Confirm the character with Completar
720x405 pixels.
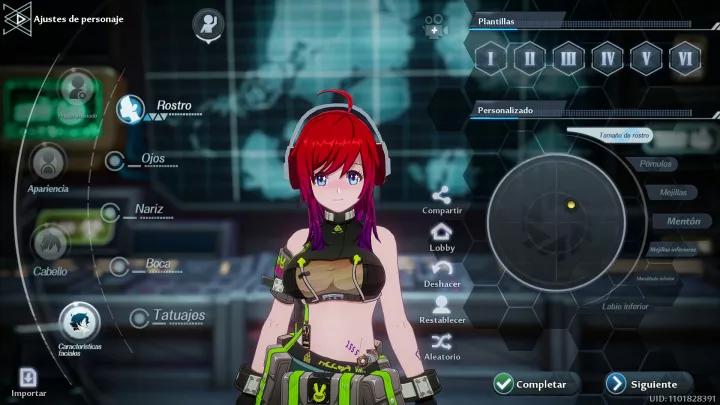tap(532, 384)
